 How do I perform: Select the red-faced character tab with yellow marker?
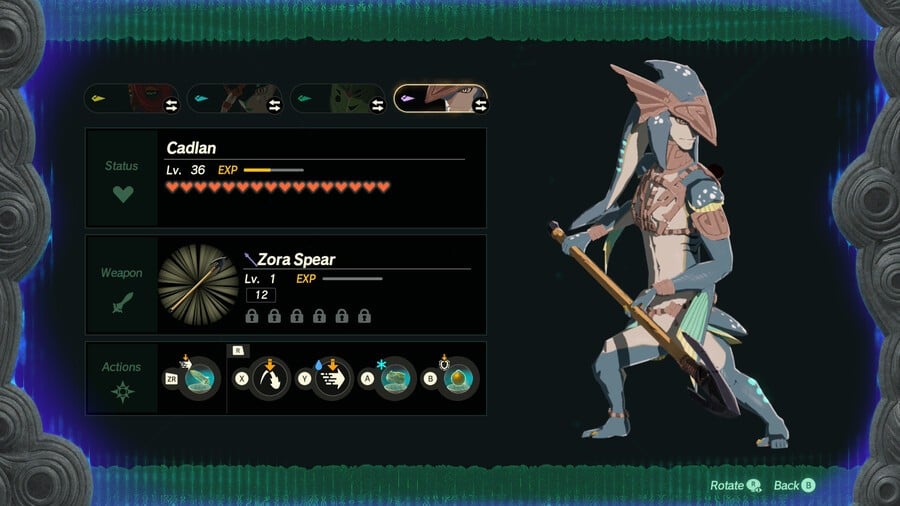click(x=134, y=99)
